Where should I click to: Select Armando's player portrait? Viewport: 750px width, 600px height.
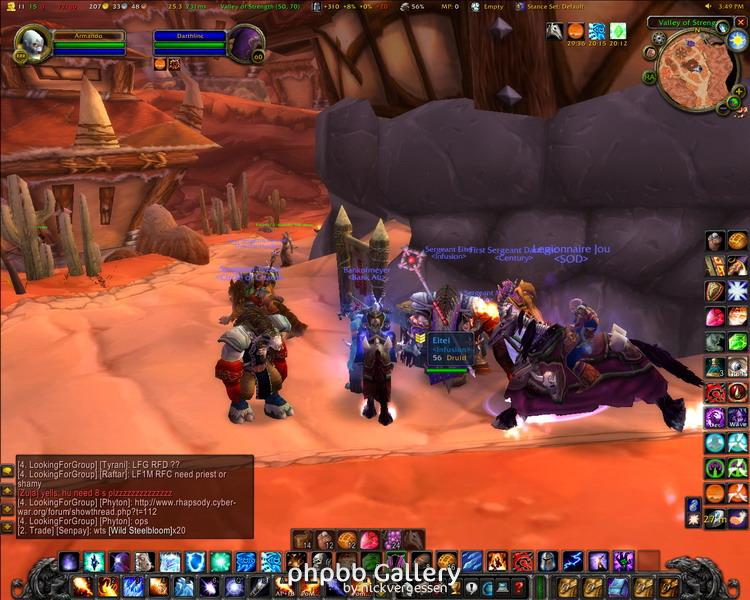32,44
